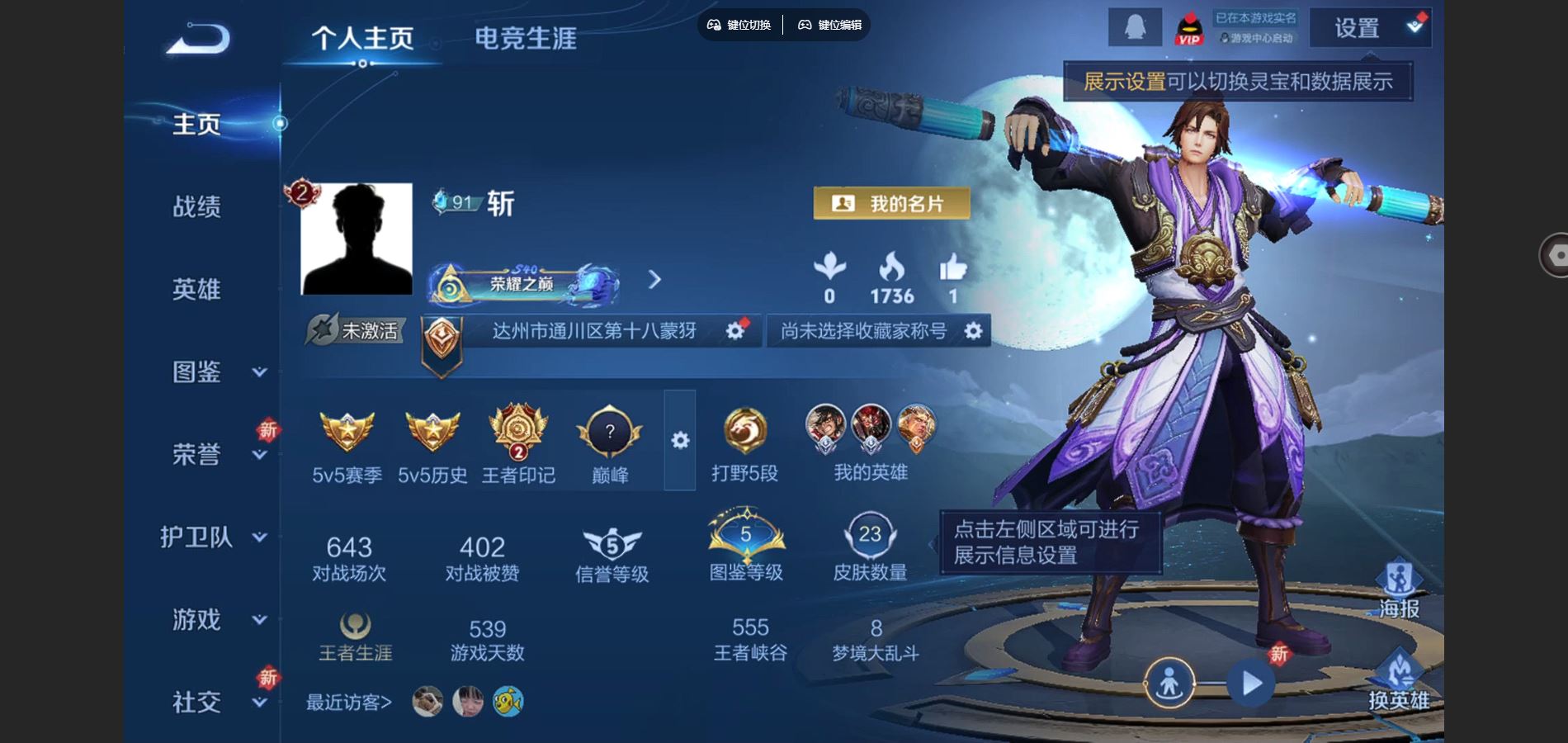1568x743 pixels.
Task: Select 战绩 in the left menu
Action: 198,208
